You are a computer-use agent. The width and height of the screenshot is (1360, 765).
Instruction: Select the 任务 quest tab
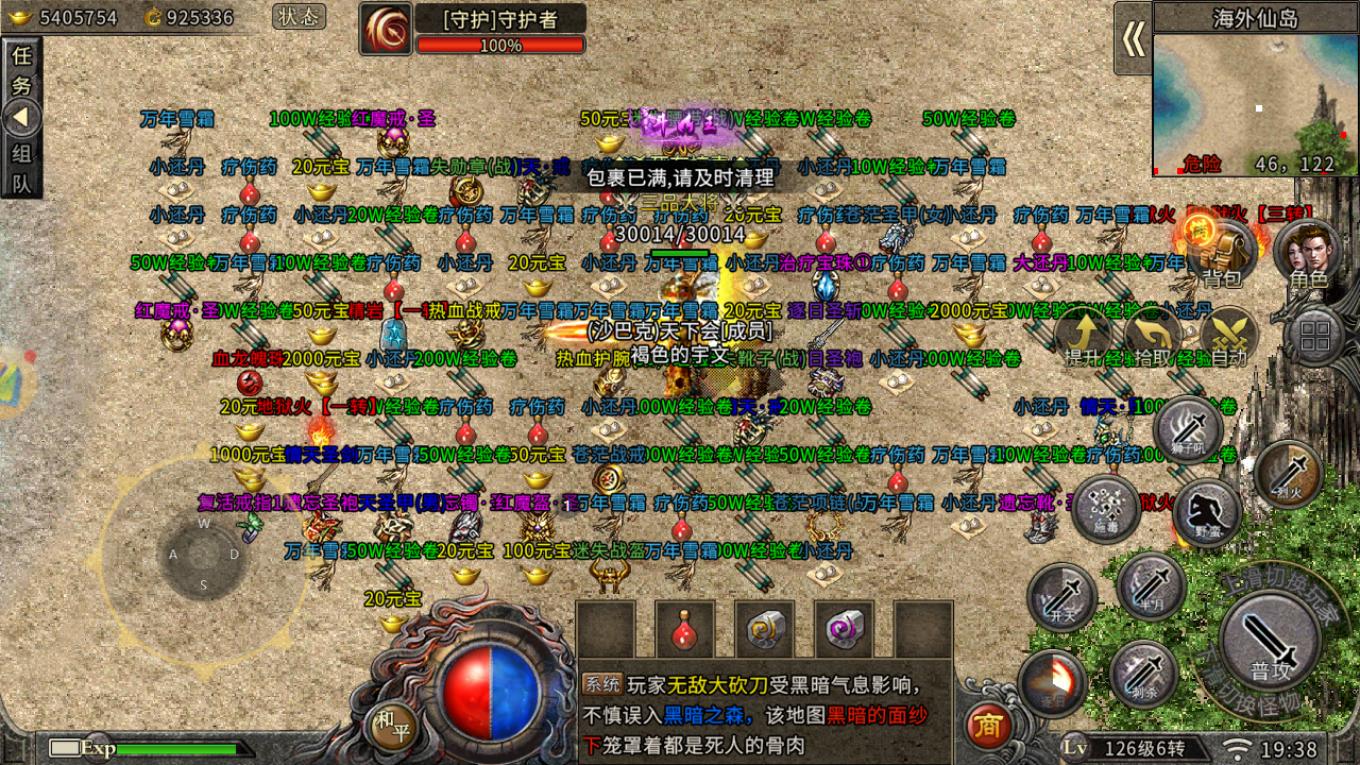pyautogui.click(x=21, y=70)
